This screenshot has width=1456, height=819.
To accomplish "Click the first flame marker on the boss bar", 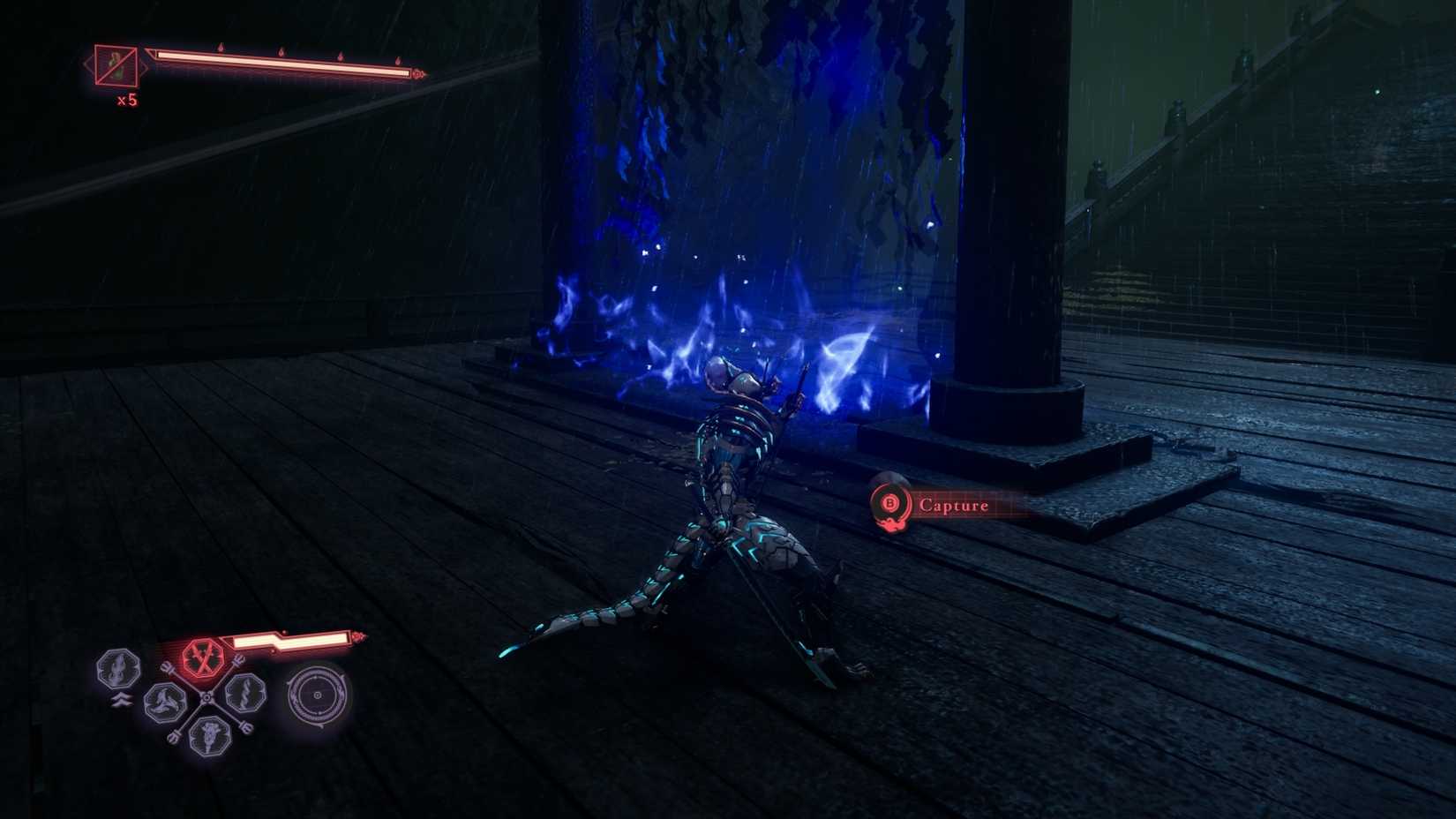I will (220, 48).
